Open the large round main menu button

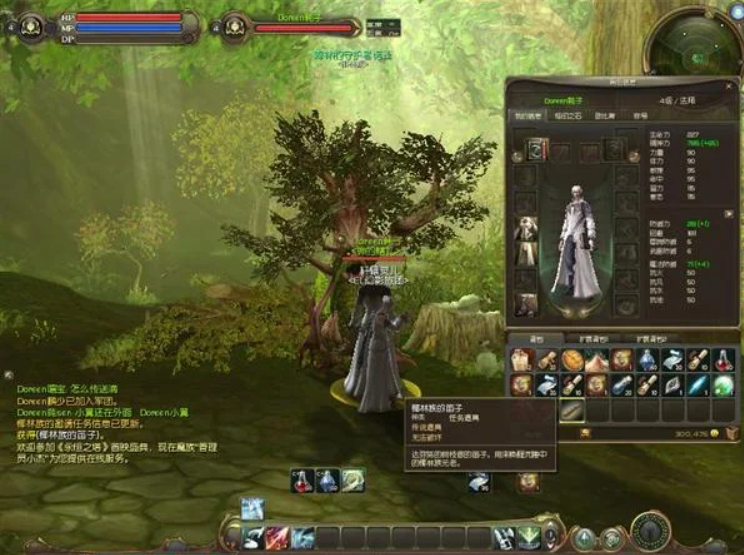(x=651, y=530)
